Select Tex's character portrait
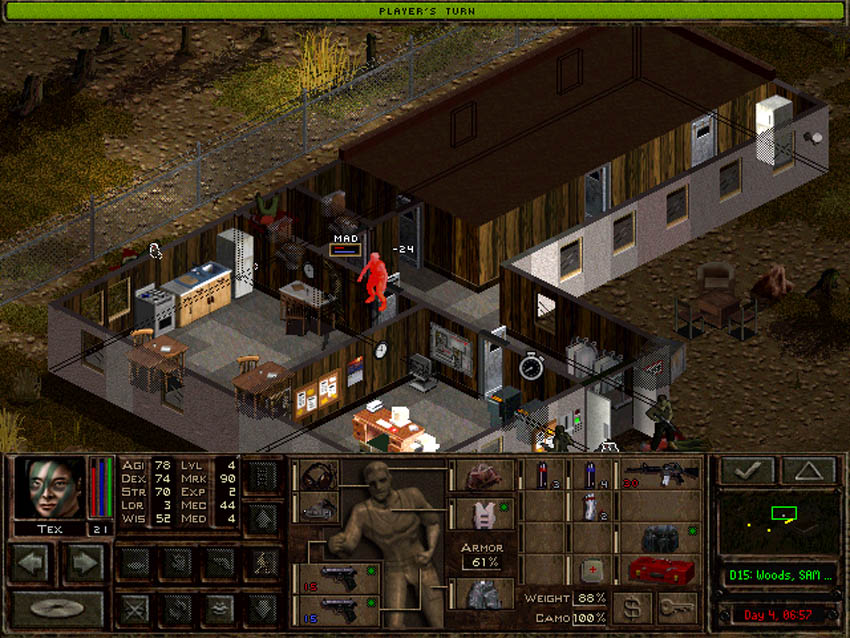 (49, 488)
